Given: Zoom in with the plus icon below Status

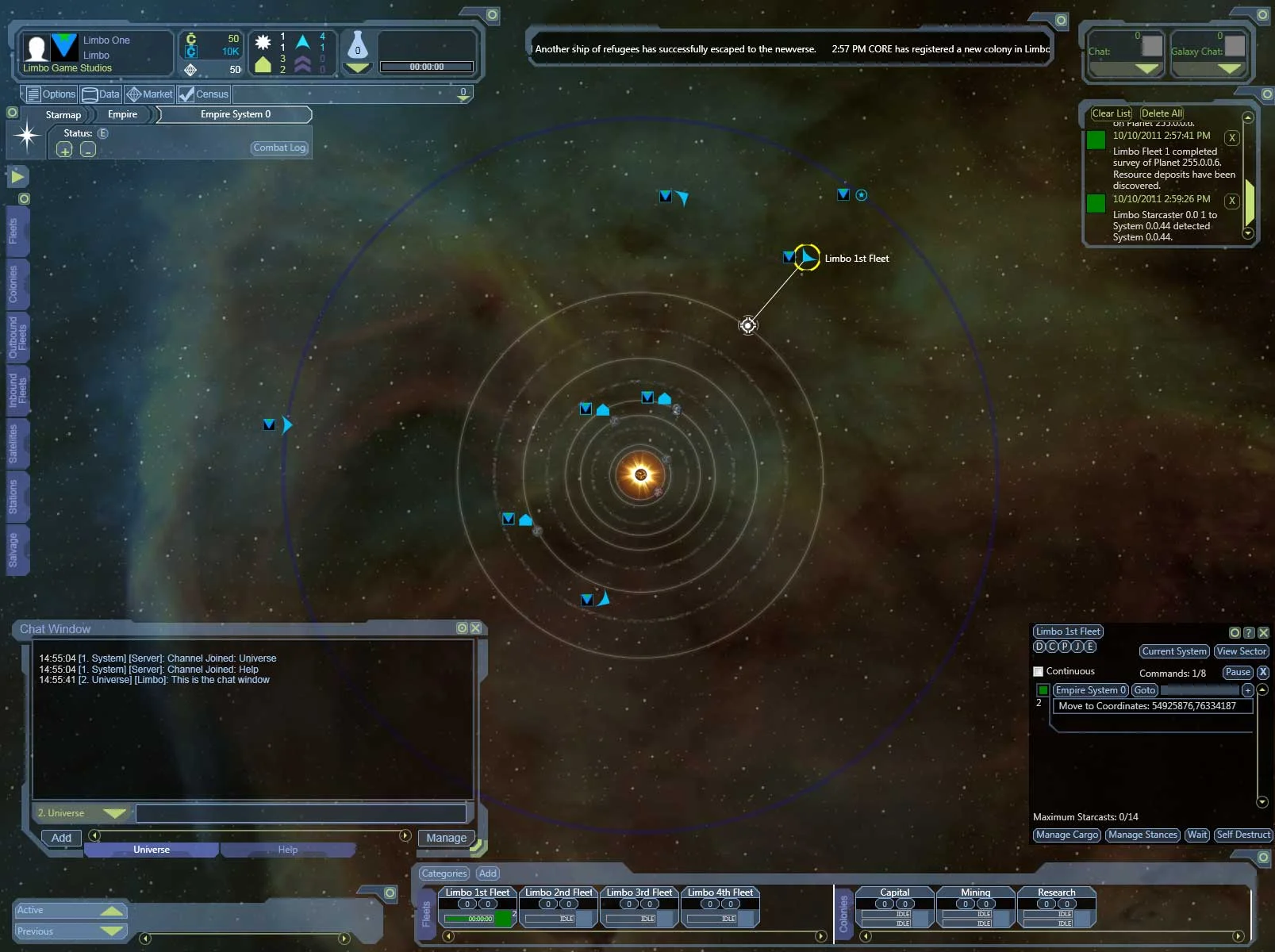Looking at the screenshot, I should (x=63, y=149).
